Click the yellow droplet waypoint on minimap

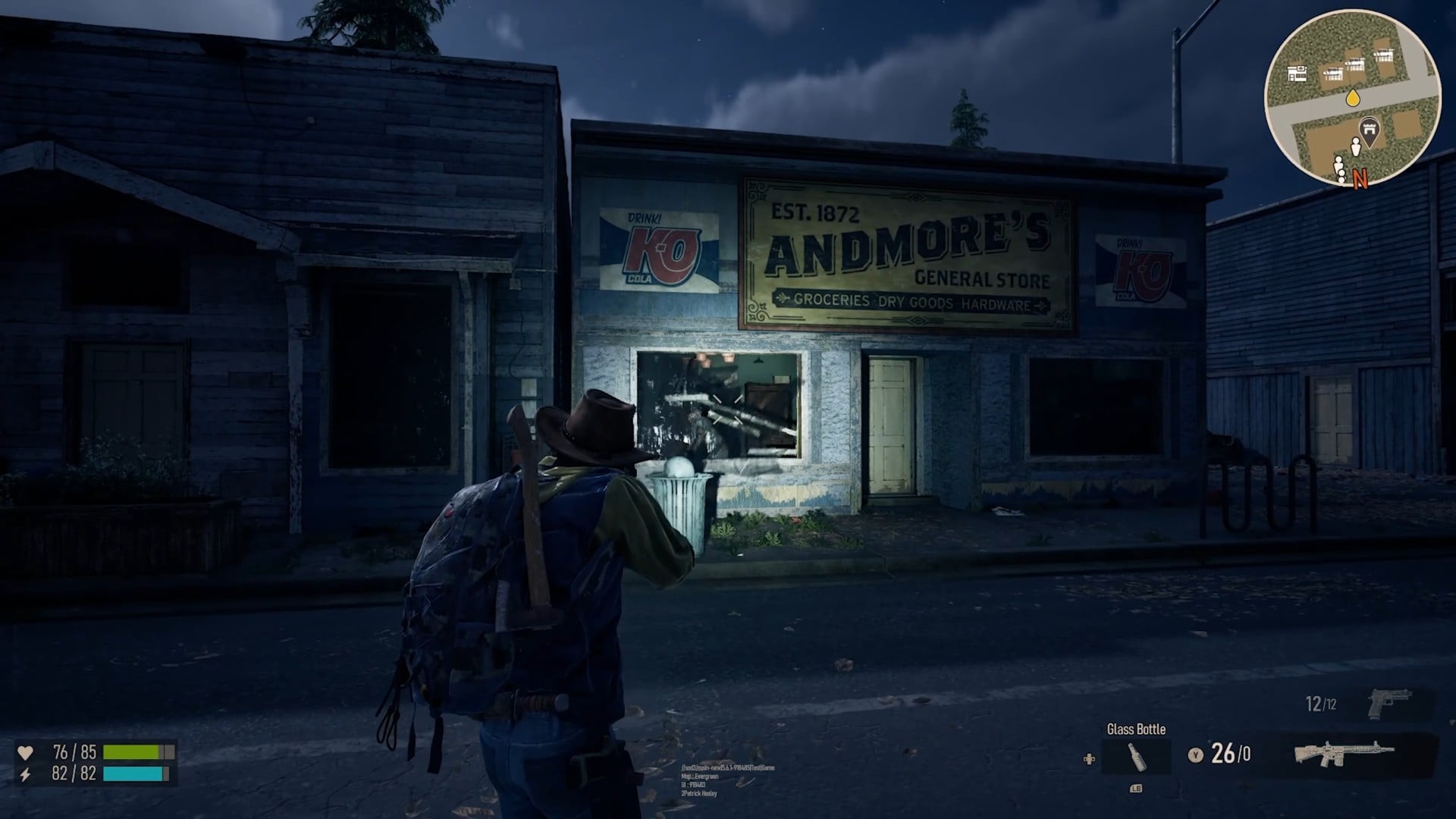[x=1353, y=98]
